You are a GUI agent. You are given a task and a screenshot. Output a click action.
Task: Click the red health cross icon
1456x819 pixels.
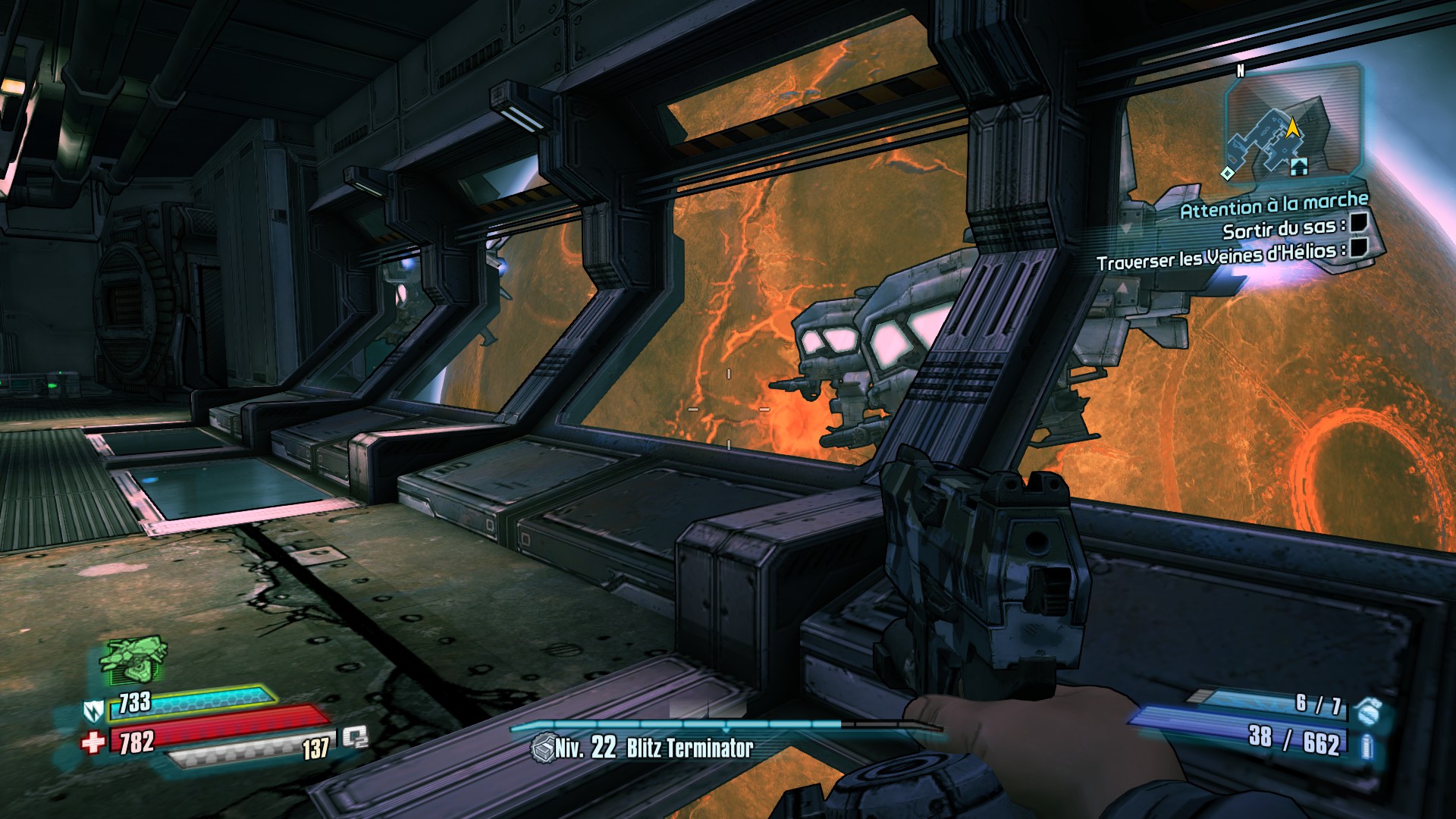click(93, 741)
